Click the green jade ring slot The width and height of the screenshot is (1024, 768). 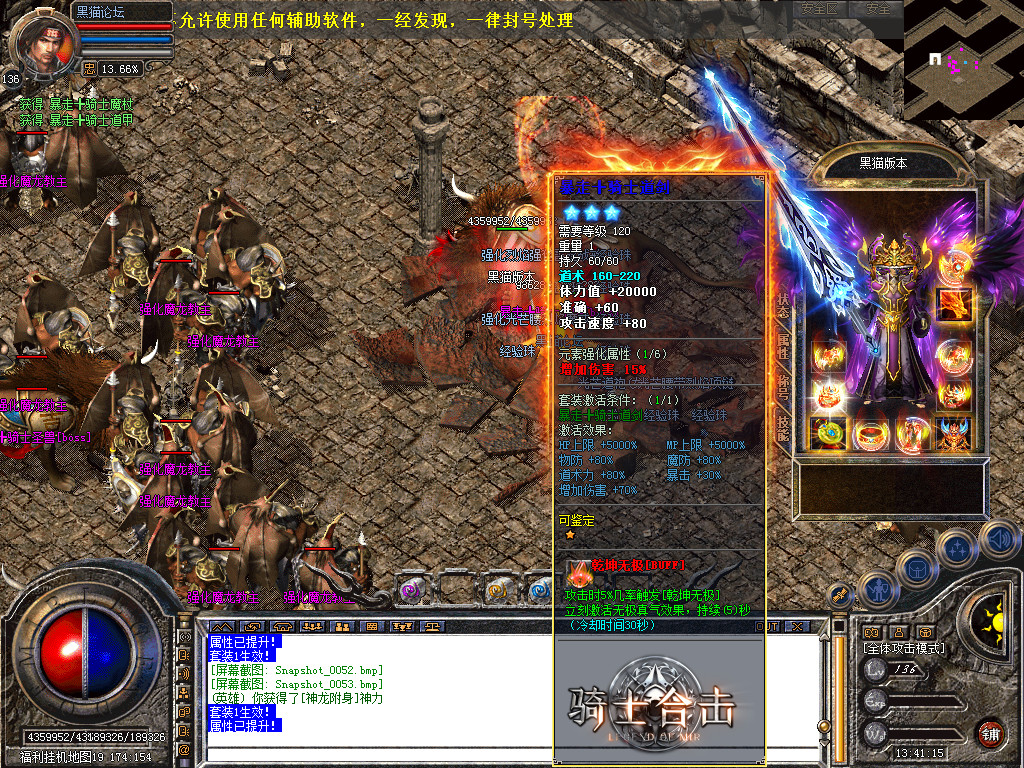[827, 433]
